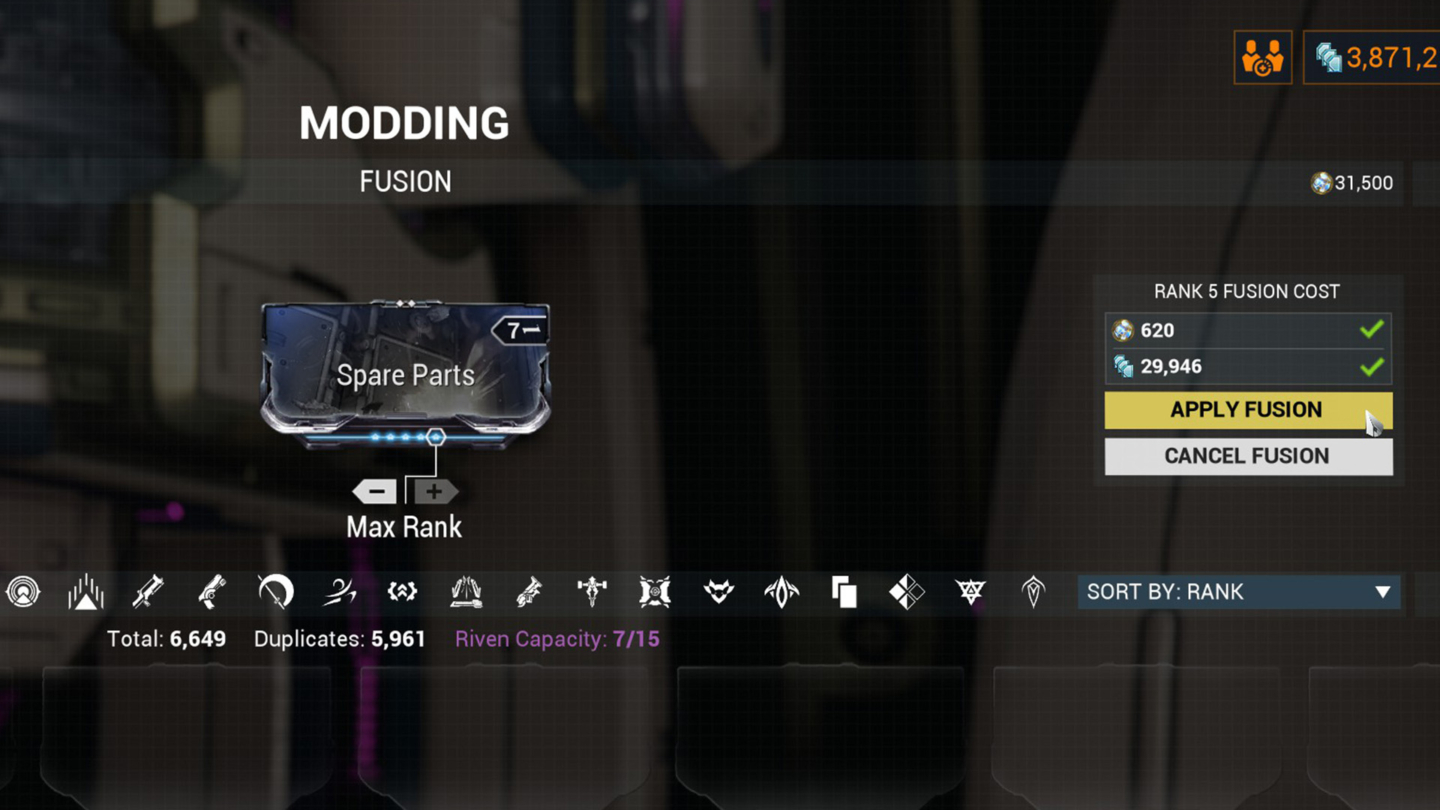Open the SORT BY: RANK dropdown
1440x810 pixels.
(x=1240, y=592)
